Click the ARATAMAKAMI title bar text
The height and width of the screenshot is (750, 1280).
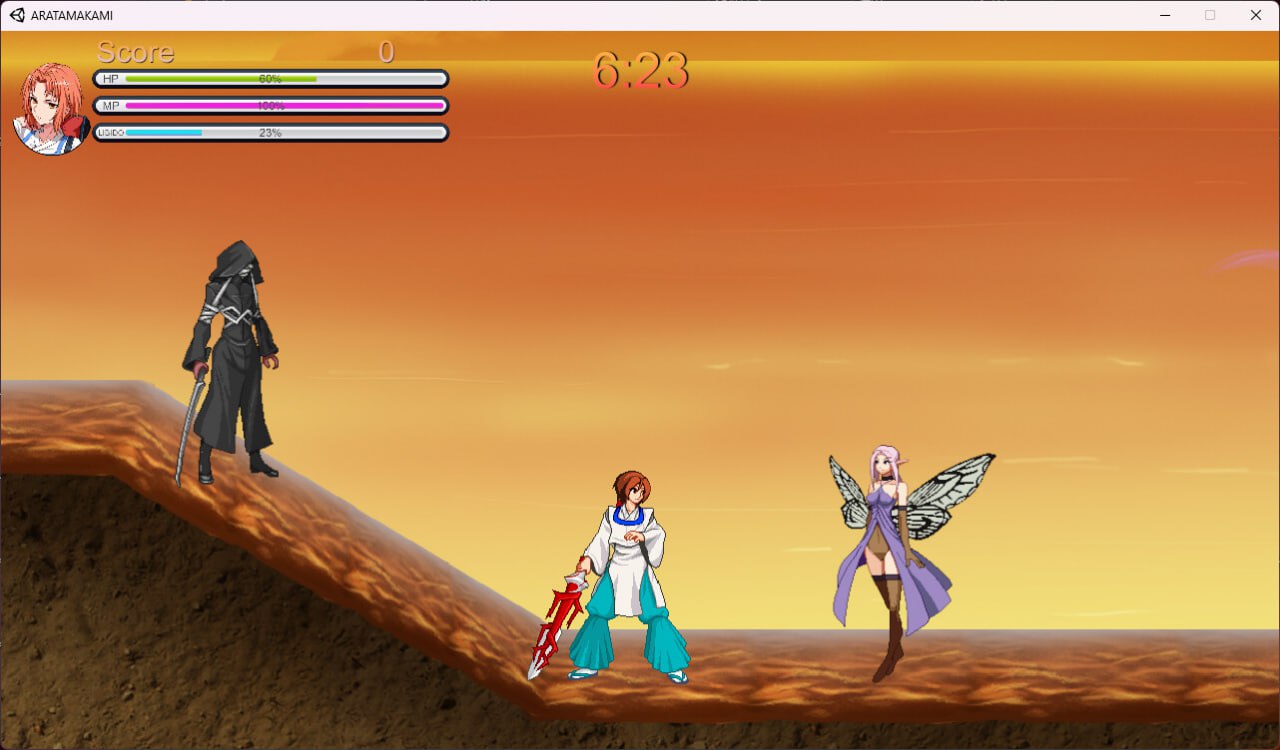click(72, 15)
